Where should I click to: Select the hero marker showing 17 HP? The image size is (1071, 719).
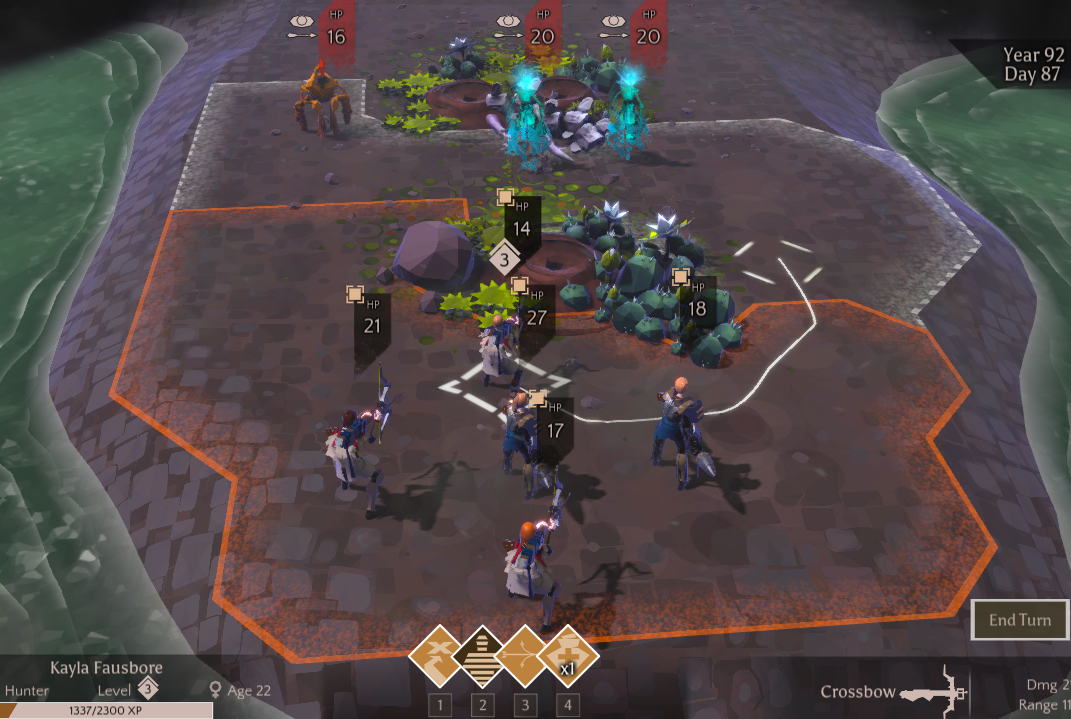point(554,423)
